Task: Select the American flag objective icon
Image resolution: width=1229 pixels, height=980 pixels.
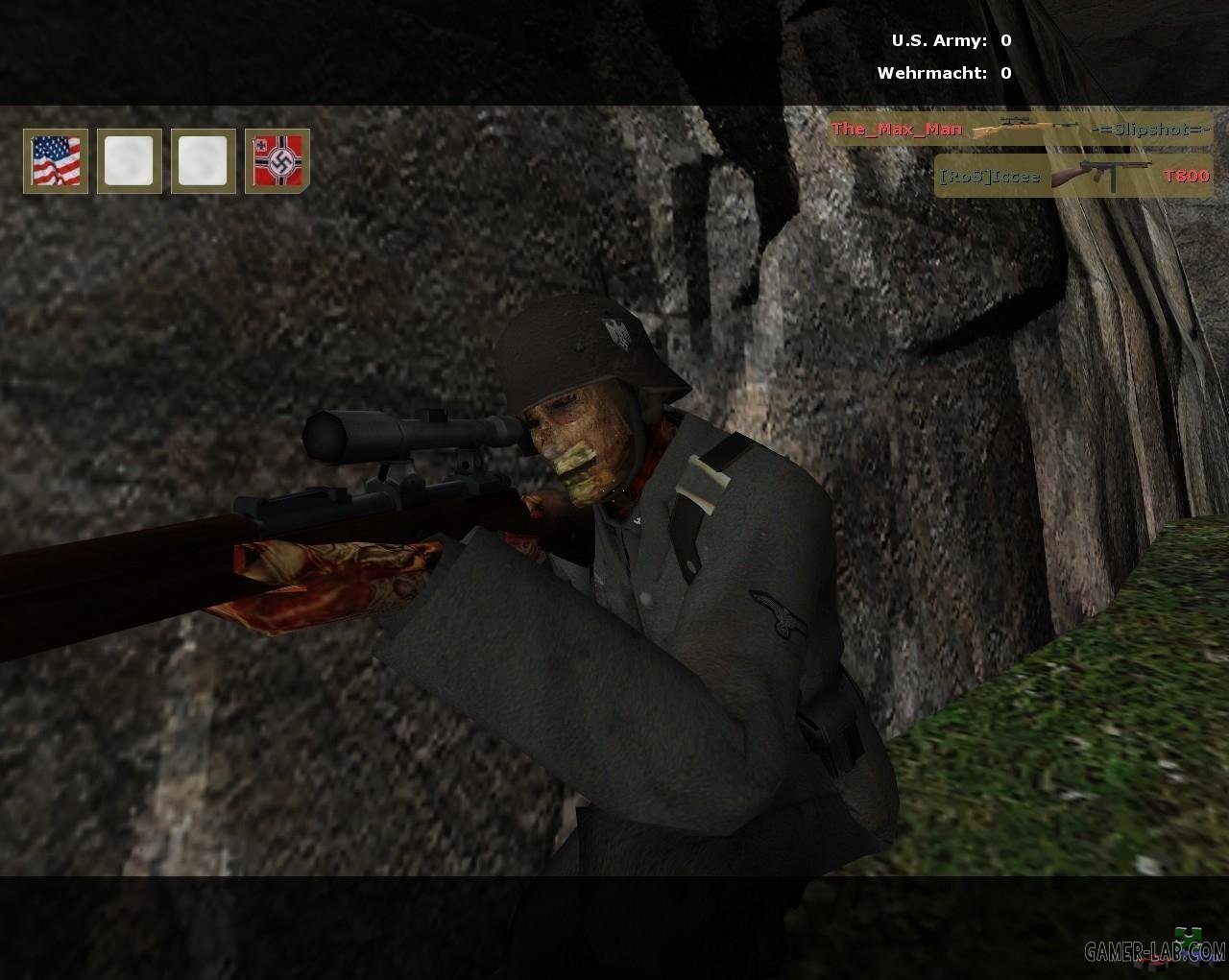Action: click(56, 160)
